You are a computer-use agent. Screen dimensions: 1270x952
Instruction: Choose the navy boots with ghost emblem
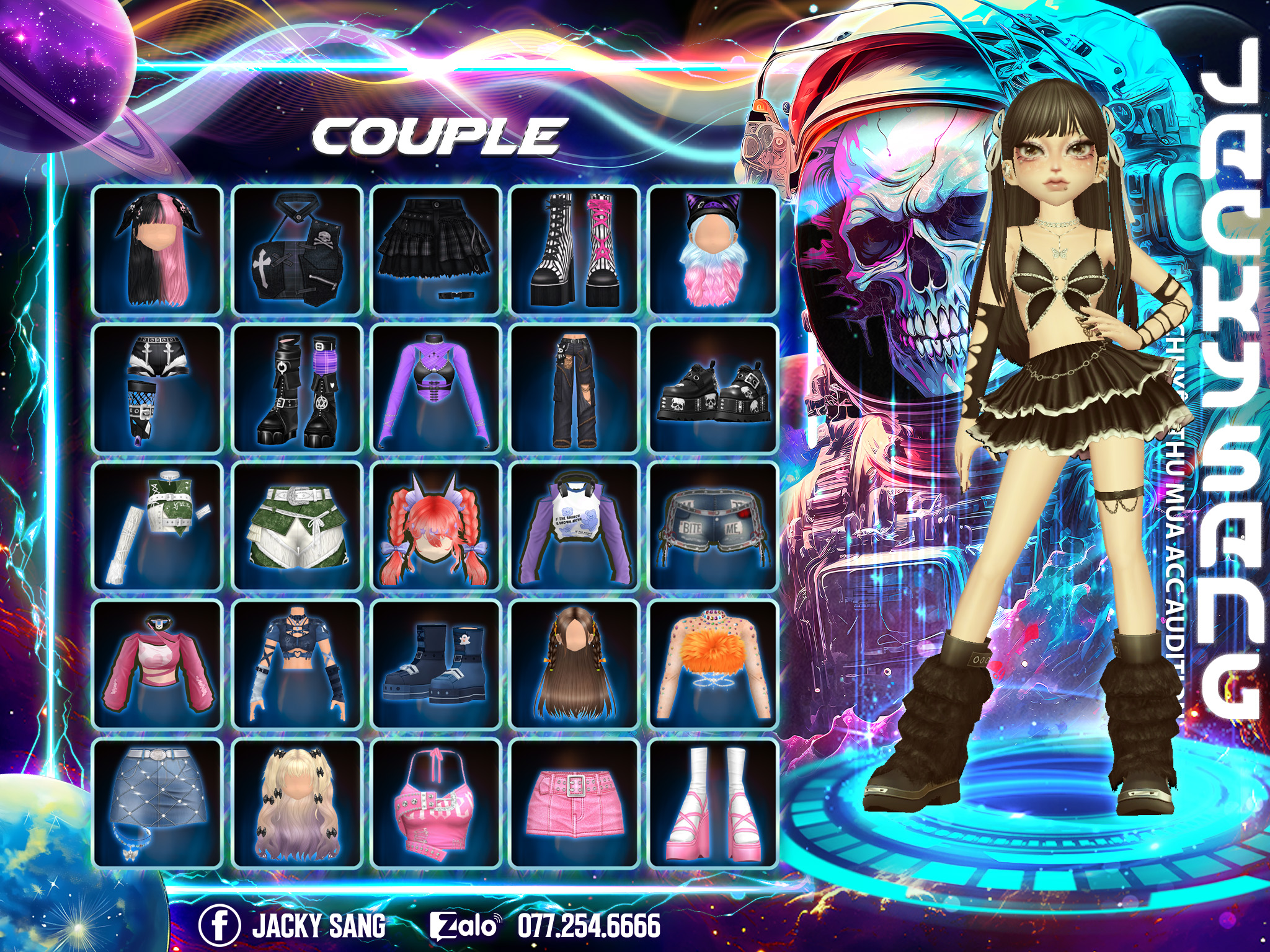coord(435,664)
